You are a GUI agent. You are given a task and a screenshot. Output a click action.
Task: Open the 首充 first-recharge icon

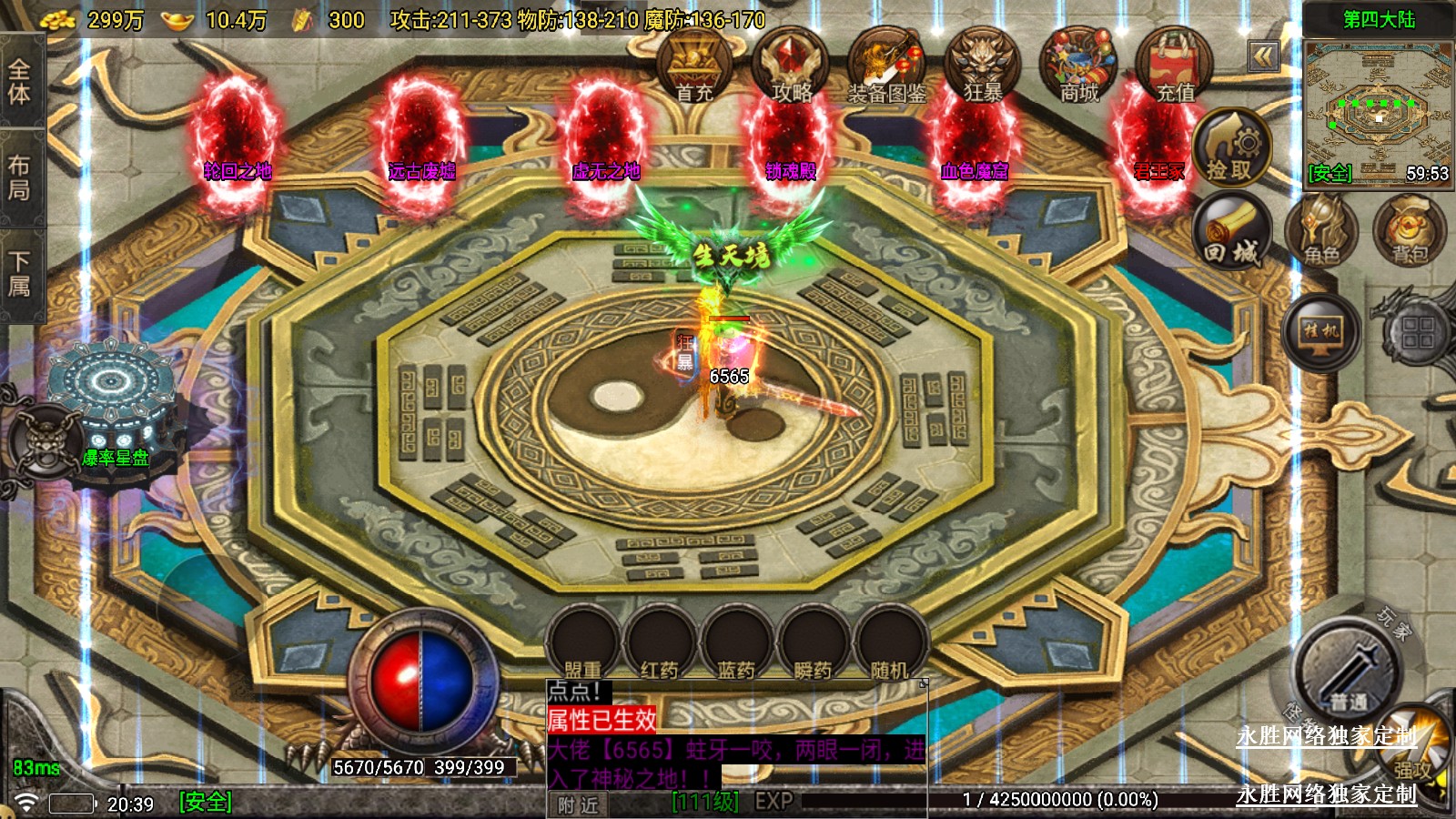tap(694, 66)
